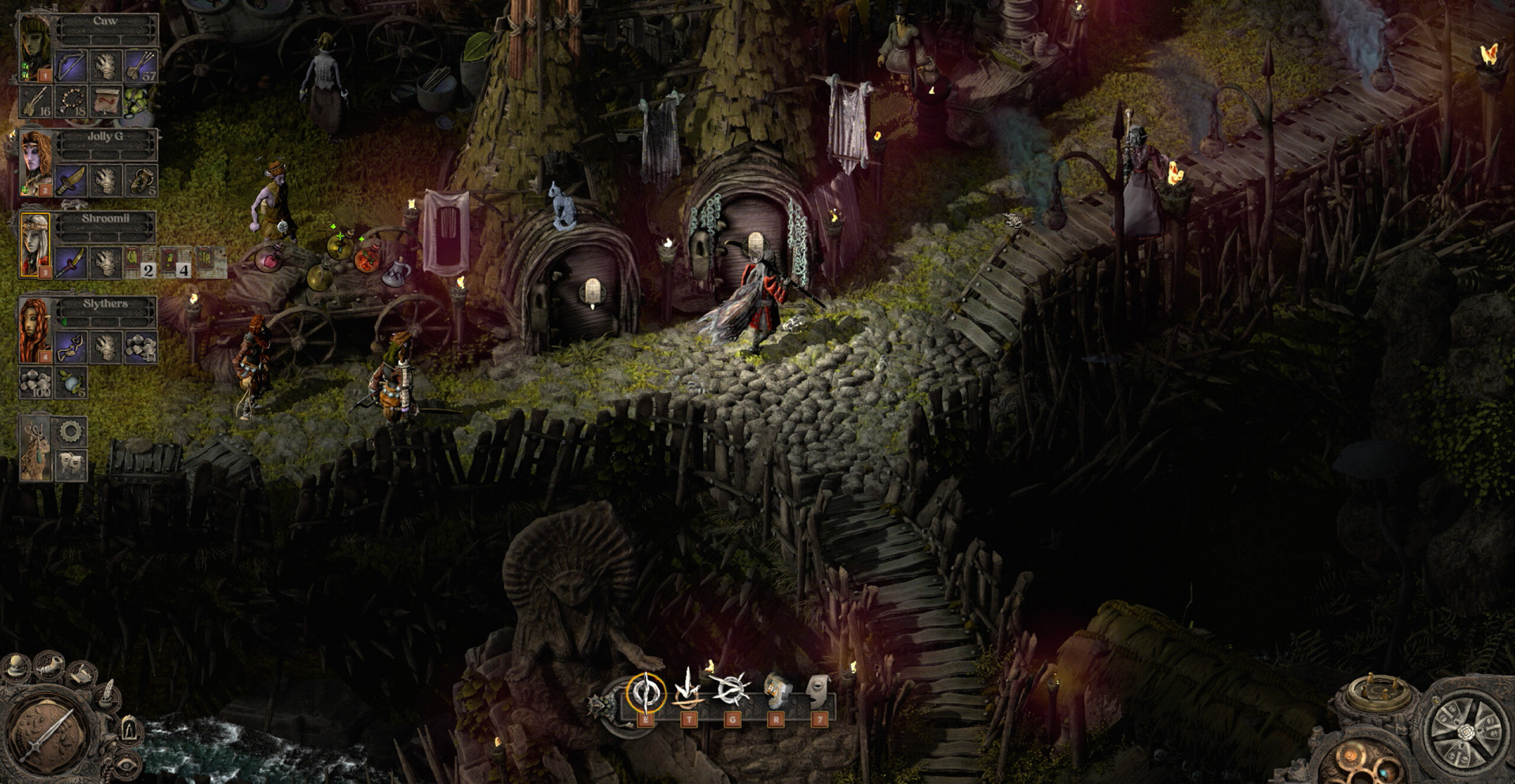Select Jolly G's portrait
Viewport: 1515px width, 784px height.
tap(35, 163)
